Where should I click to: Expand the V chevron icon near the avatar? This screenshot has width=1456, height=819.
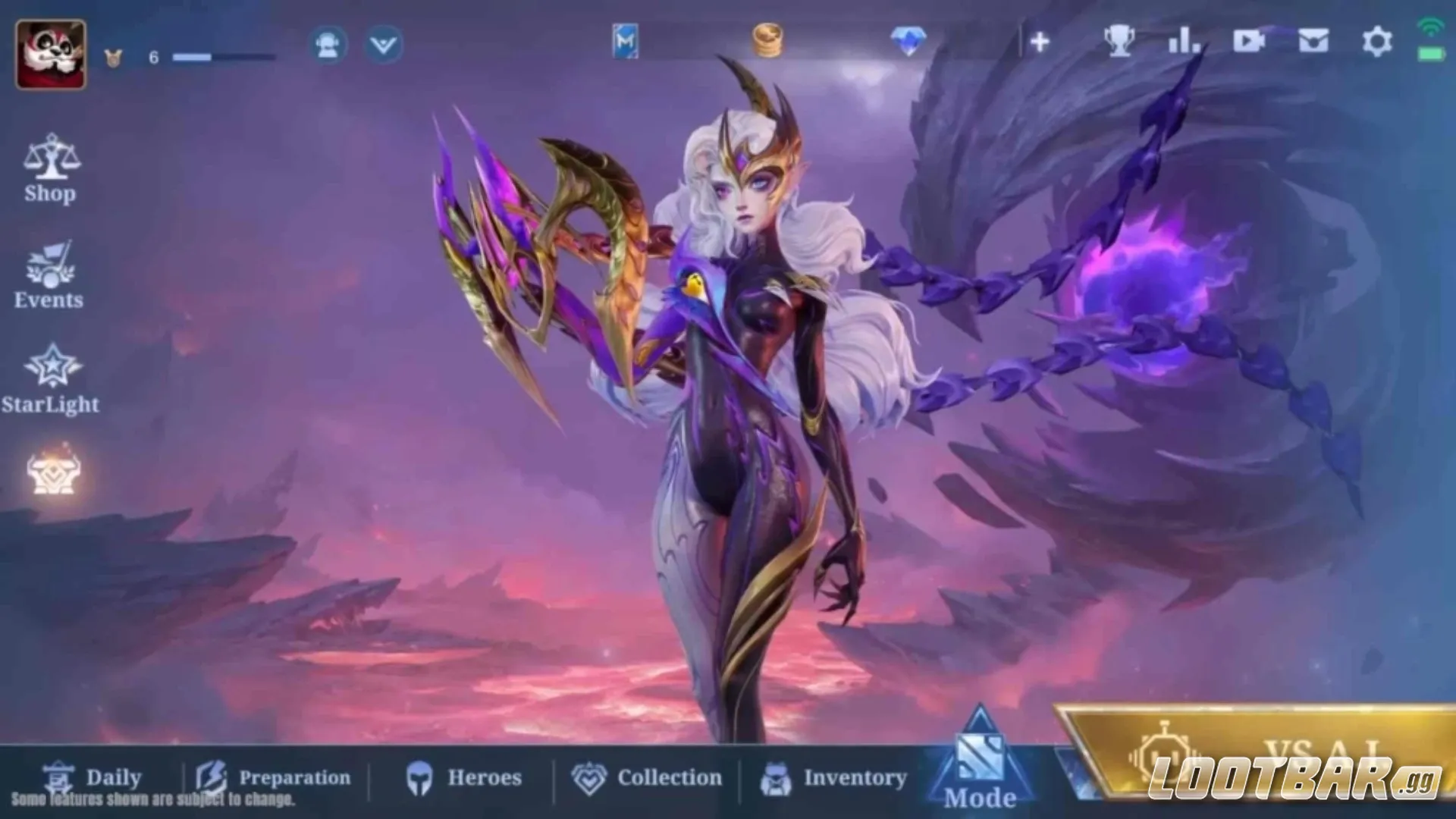coord(384,44)
